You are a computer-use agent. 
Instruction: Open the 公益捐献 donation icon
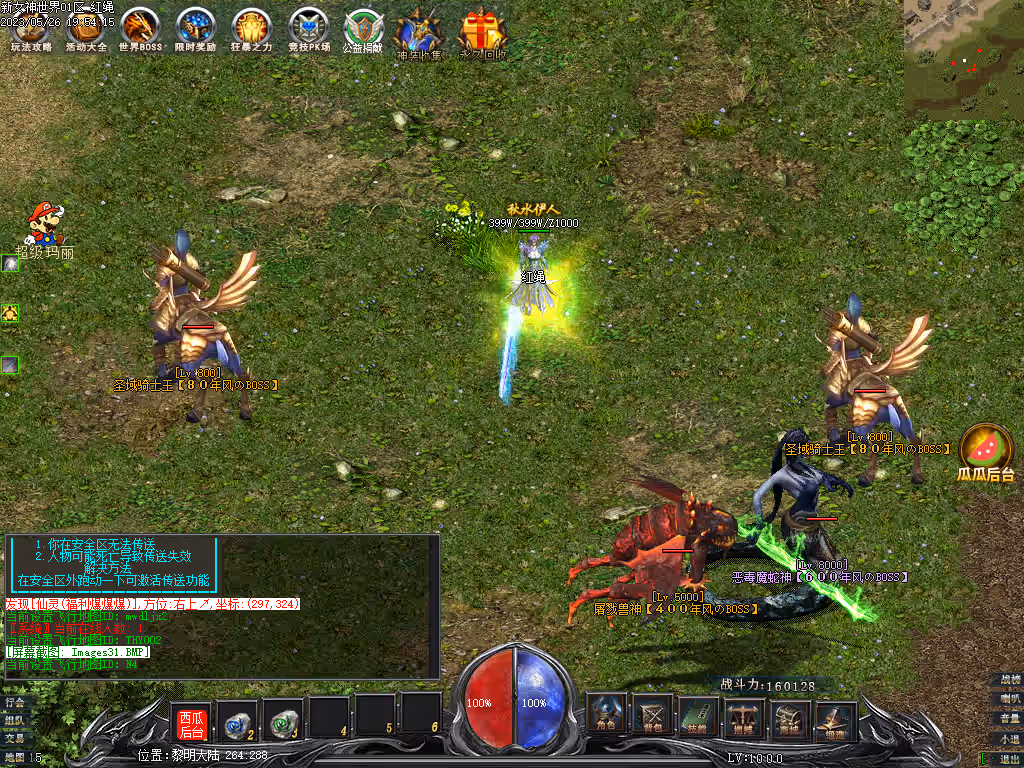click(x=363, y=29)
